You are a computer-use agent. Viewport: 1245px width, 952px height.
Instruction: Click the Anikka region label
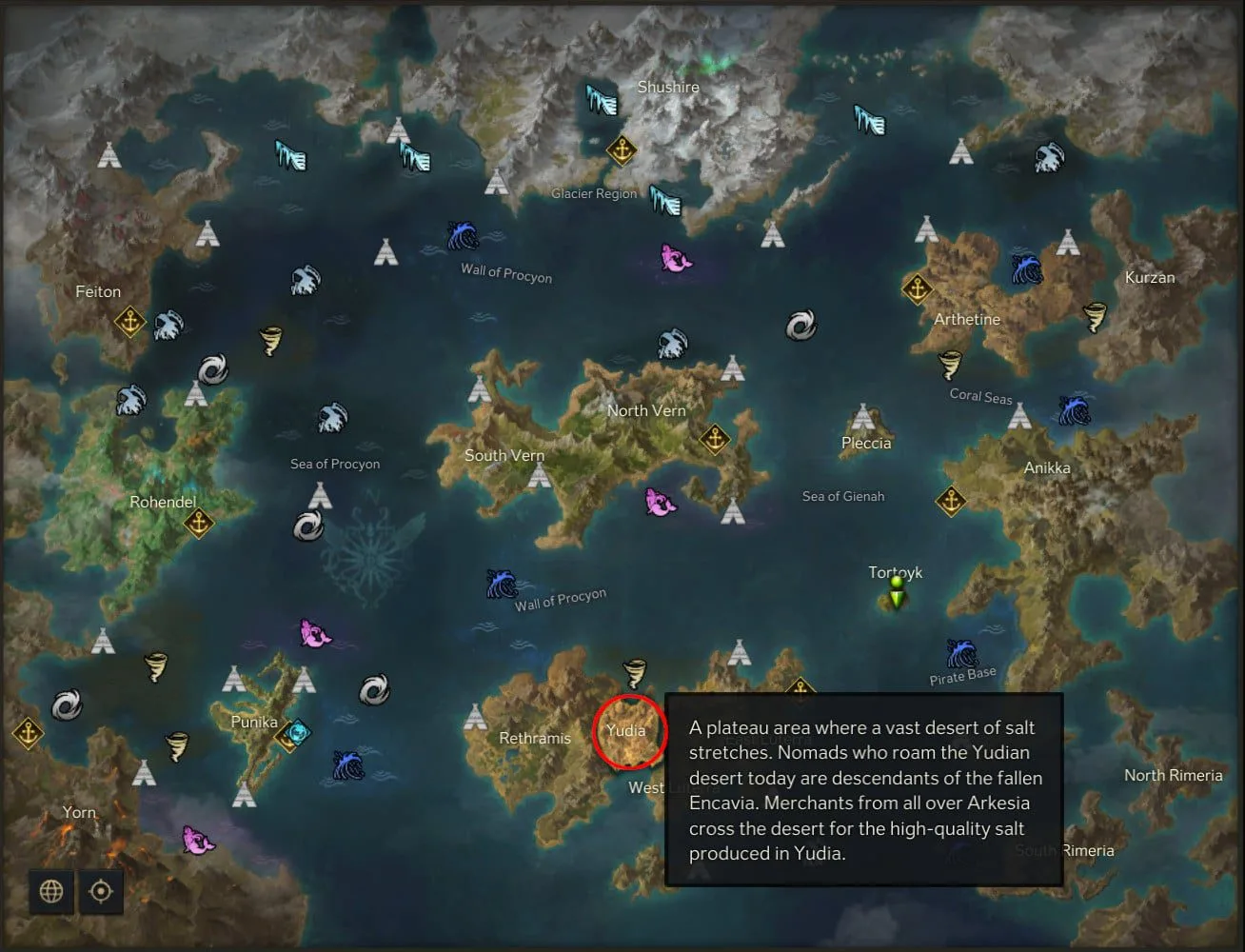1047,468
